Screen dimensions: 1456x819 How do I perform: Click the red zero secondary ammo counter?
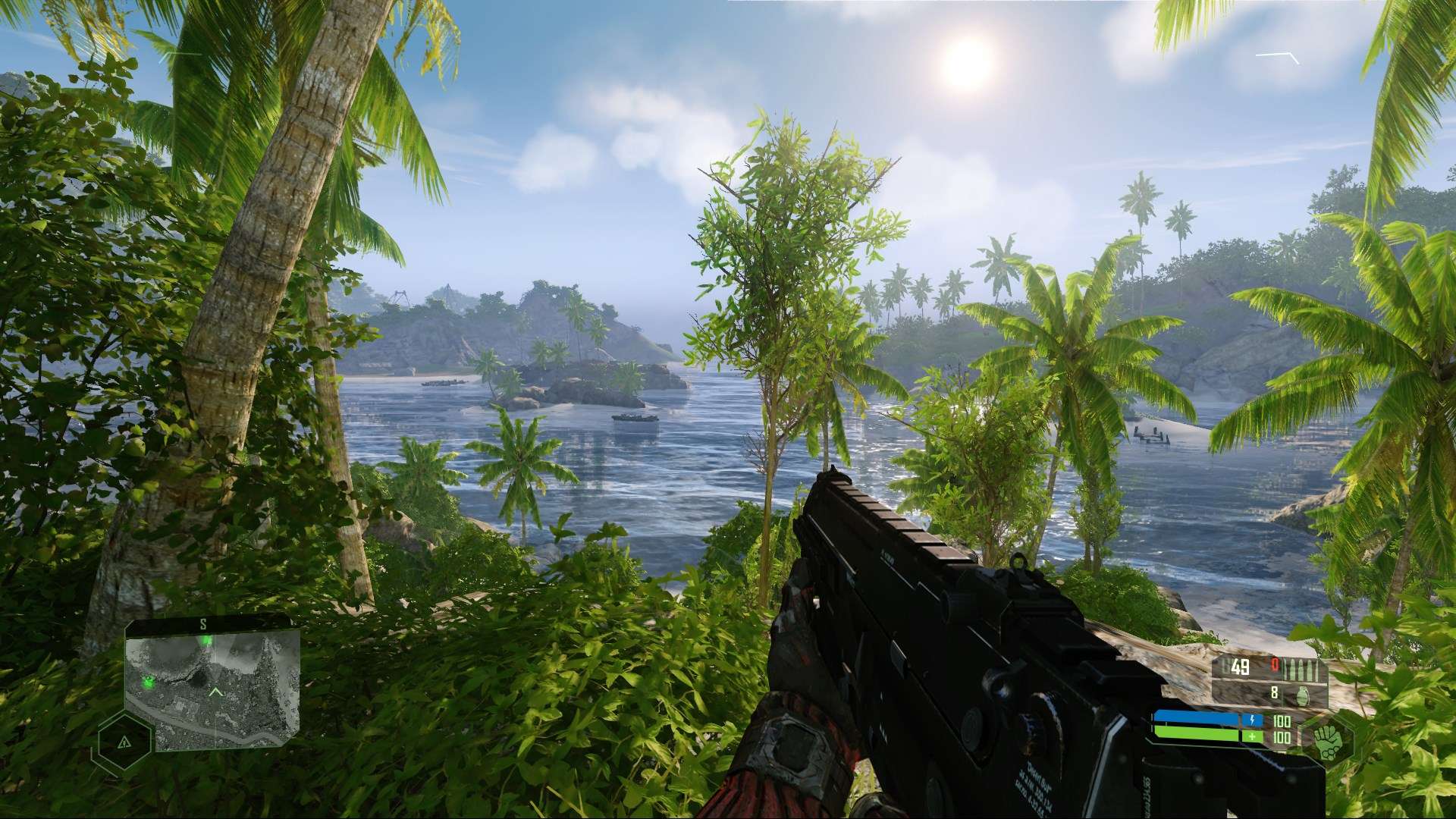pos(1274,664)
